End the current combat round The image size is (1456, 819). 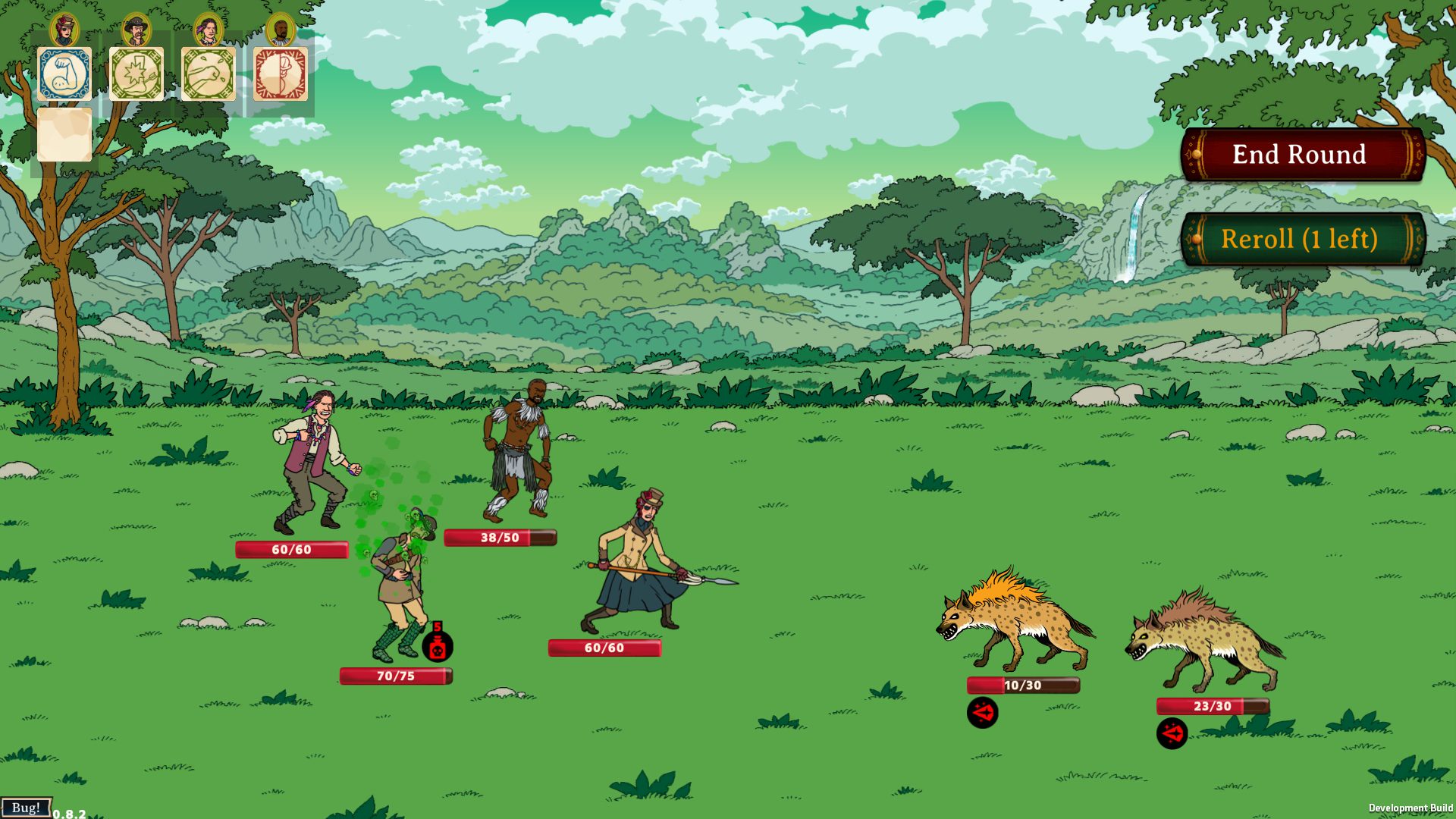click(1302, 155)
